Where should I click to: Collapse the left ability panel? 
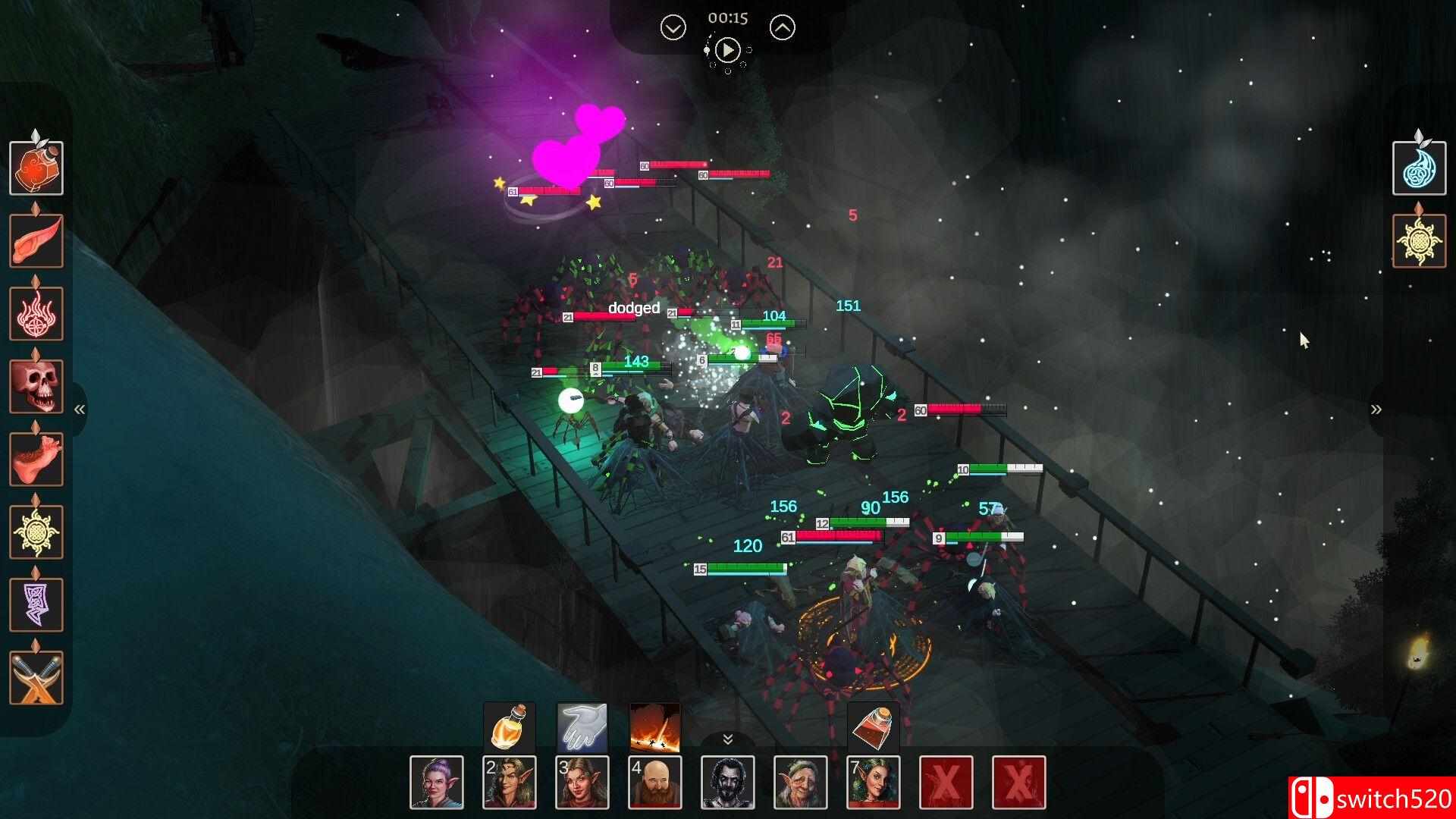[79, 409]
